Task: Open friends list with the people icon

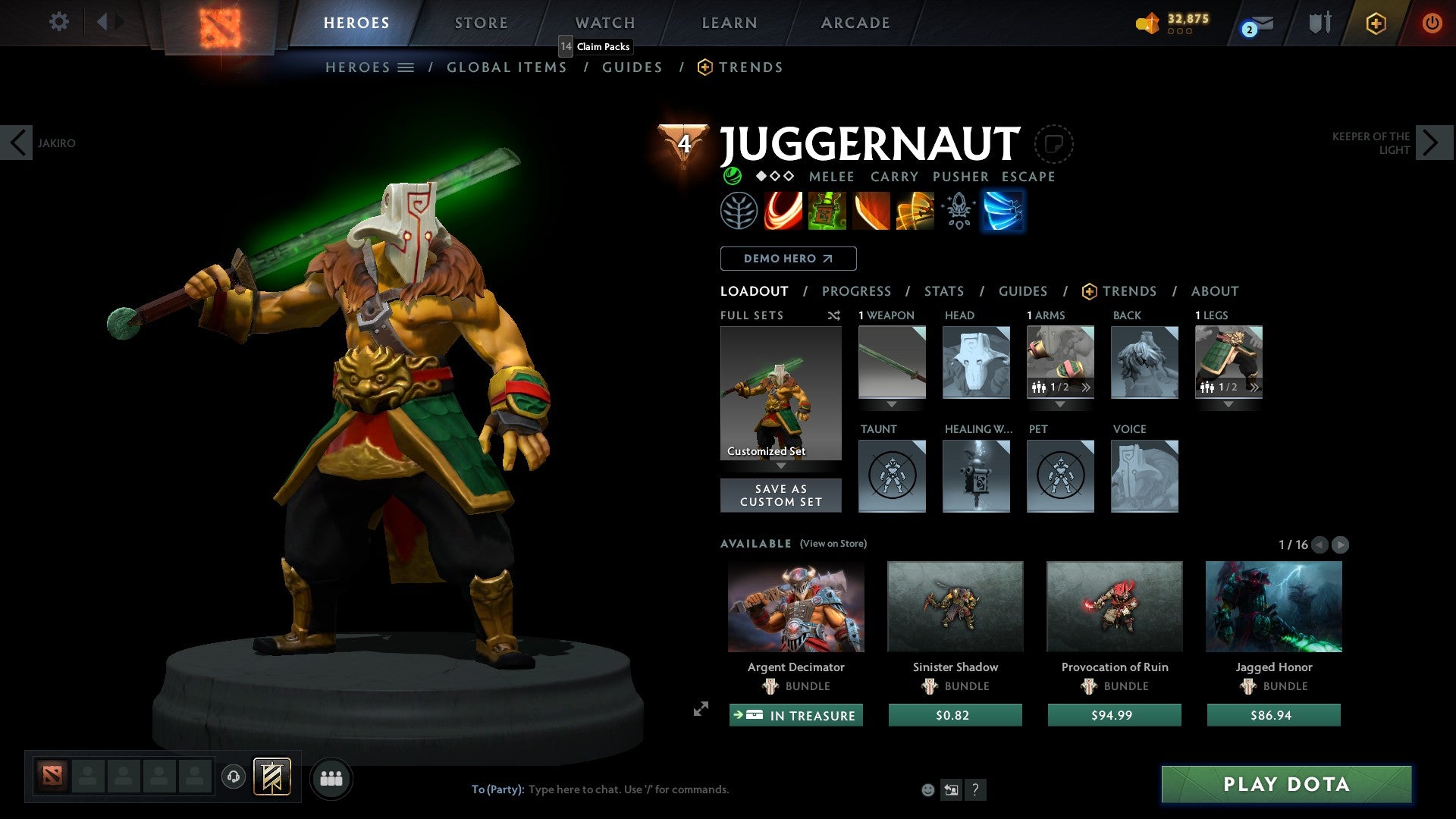Action: 331,777
